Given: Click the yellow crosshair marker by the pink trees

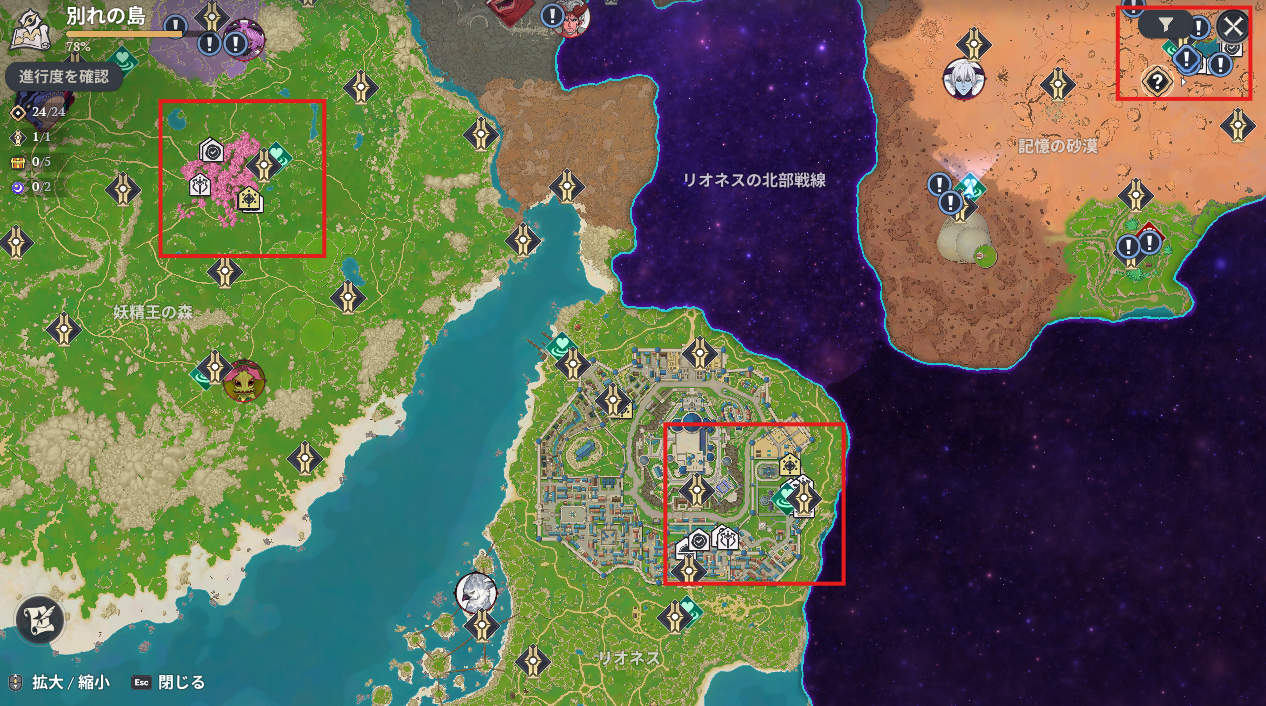Looking at the screenshot, I should [250, 199].
